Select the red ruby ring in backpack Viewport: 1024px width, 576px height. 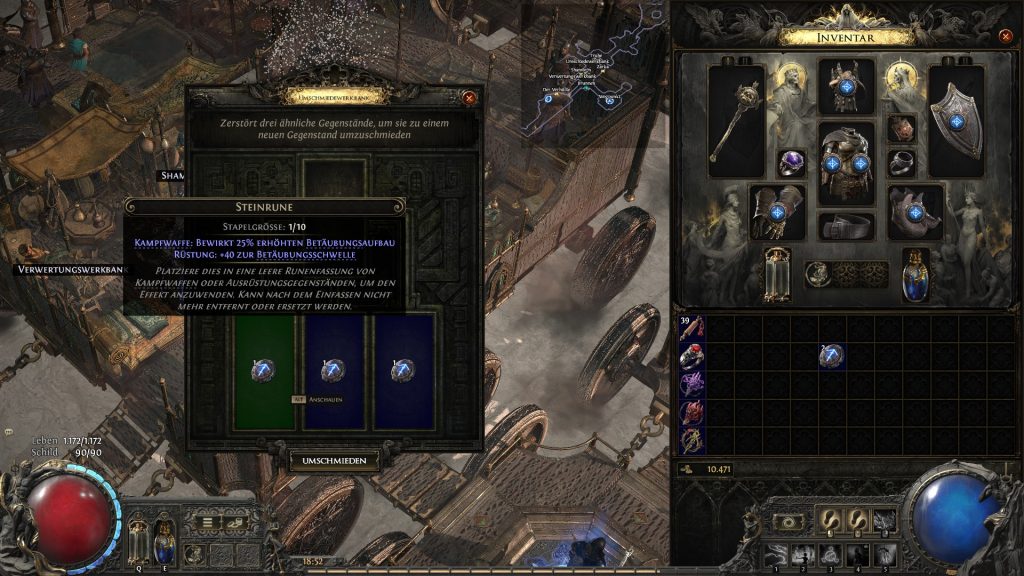click(691, 356)
